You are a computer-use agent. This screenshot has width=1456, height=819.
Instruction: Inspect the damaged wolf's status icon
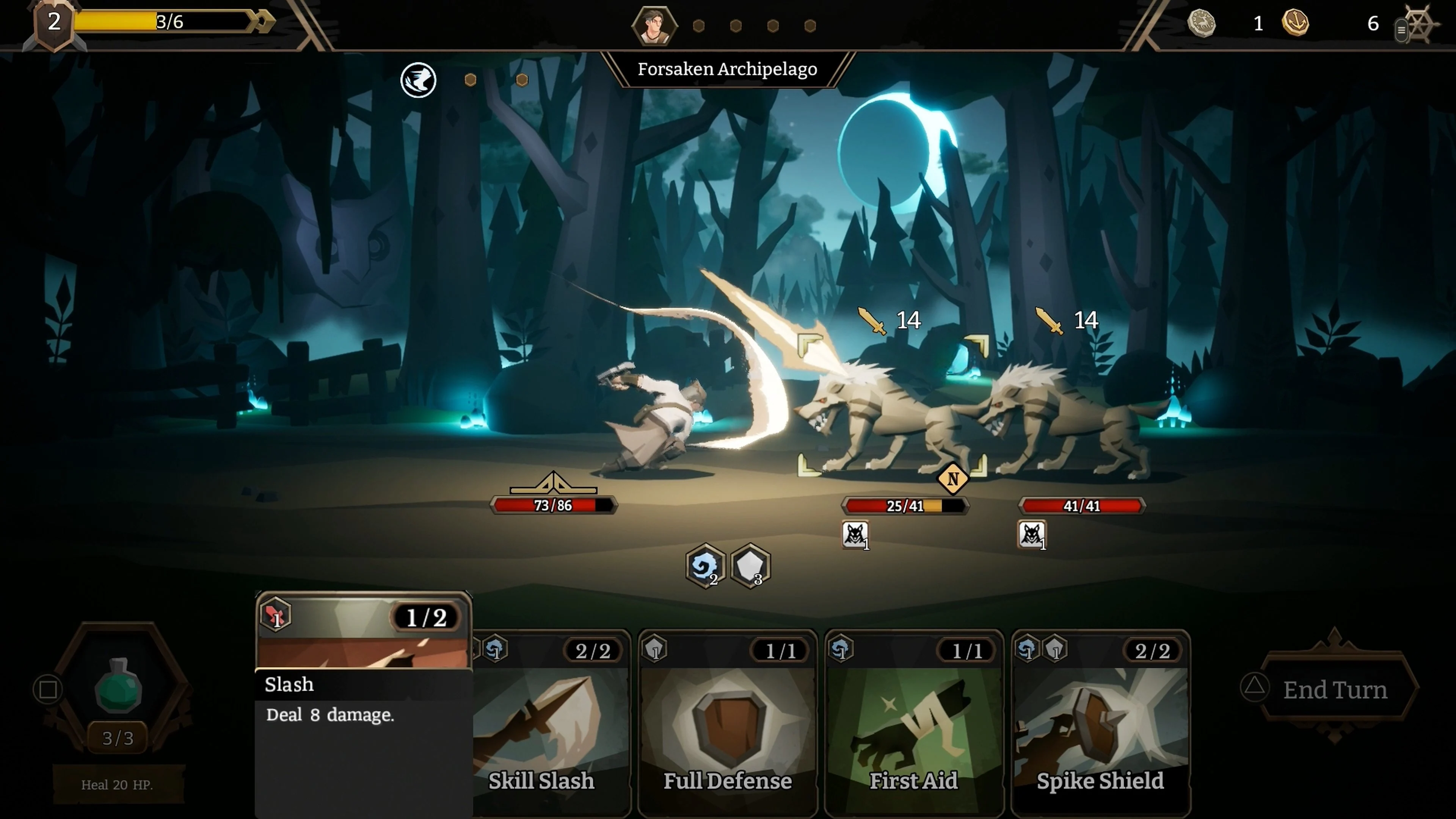(855, 535)
